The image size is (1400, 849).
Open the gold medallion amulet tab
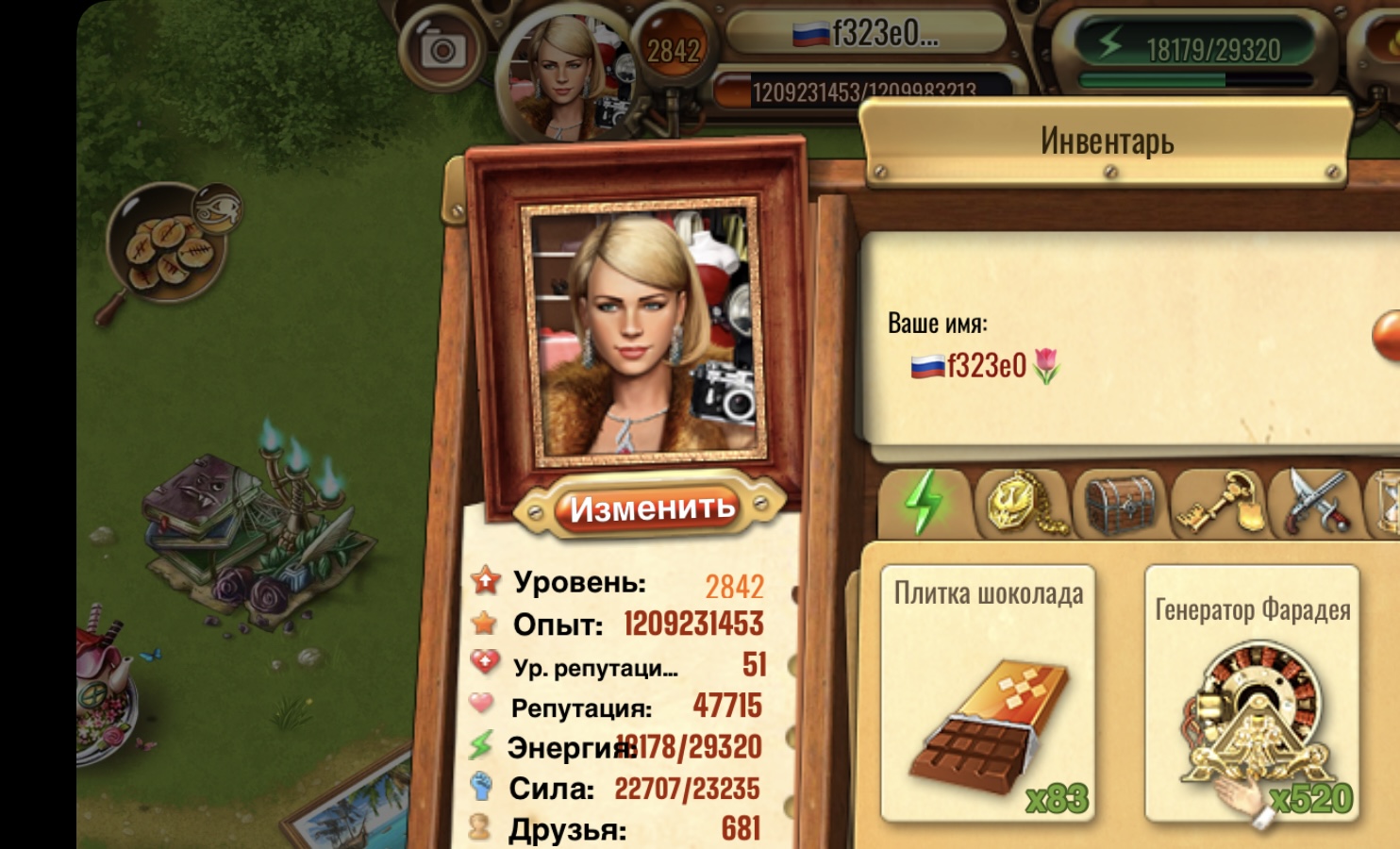1023,504
